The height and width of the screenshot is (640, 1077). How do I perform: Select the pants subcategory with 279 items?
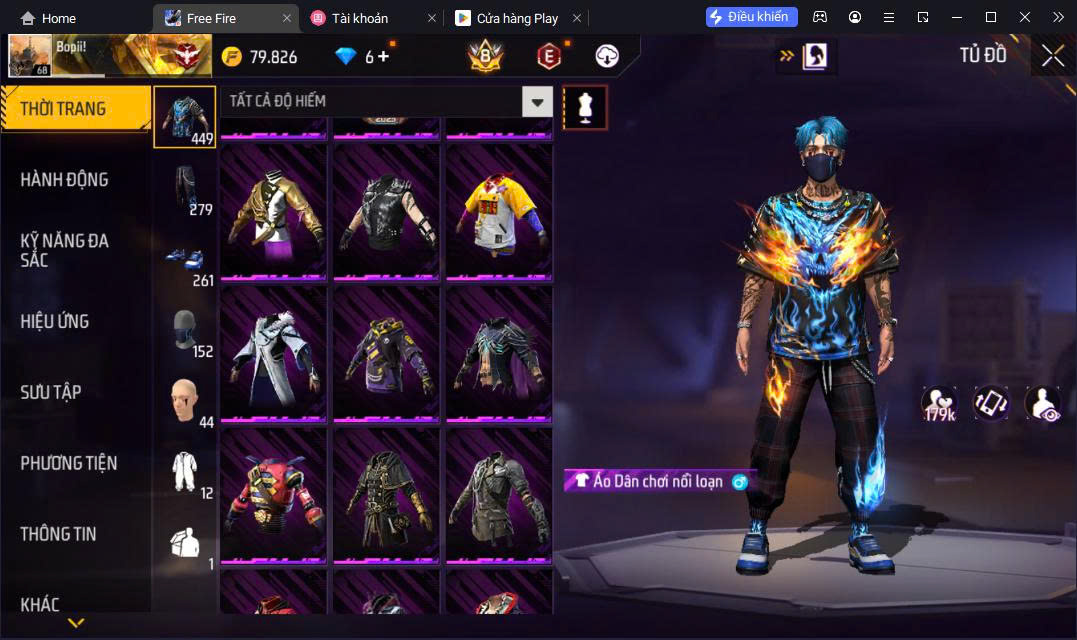tap(185, 189)
